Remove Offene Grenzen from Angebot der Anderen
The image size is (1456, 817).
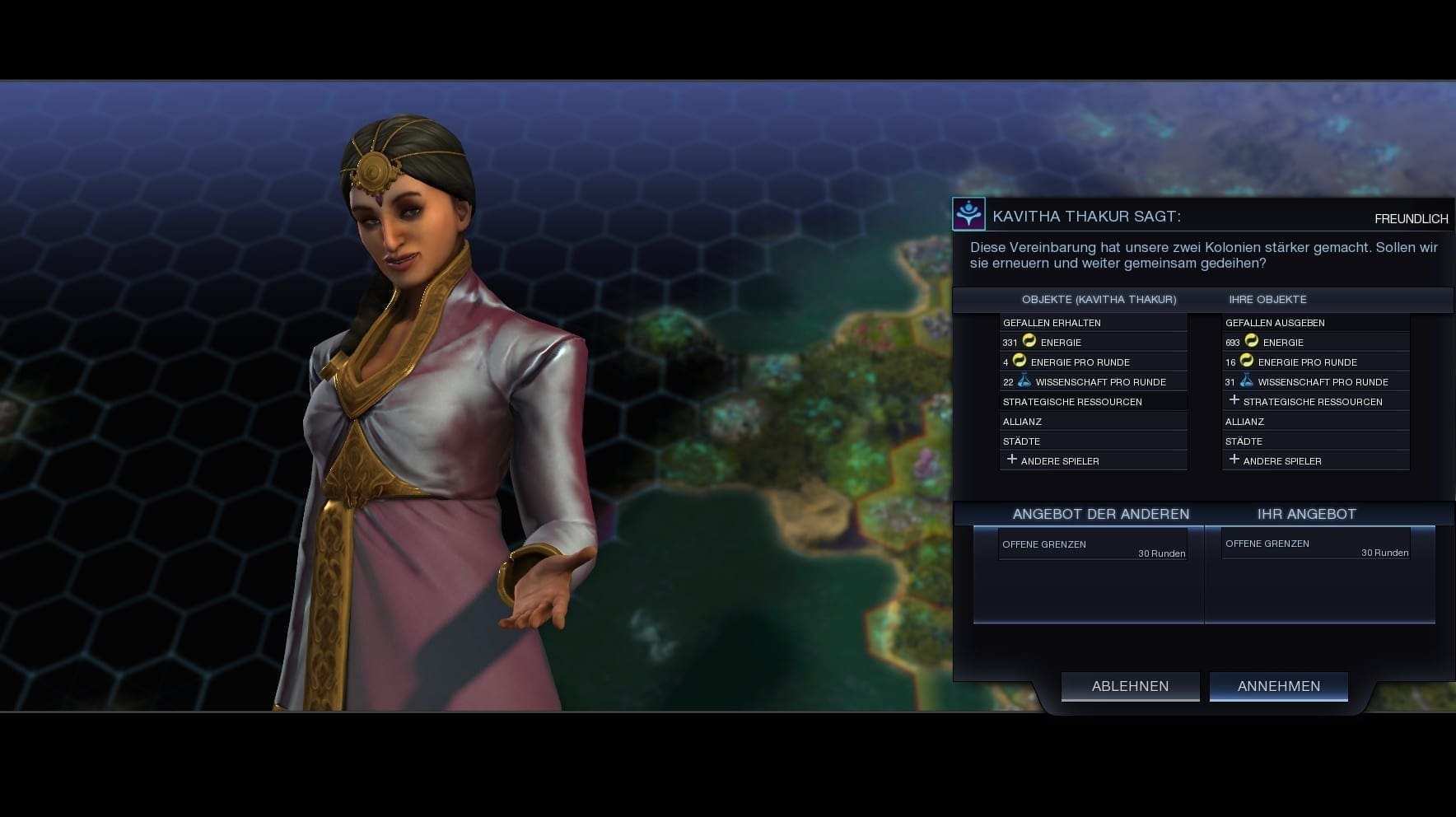pyautogui.click(x=1093, y=546)
